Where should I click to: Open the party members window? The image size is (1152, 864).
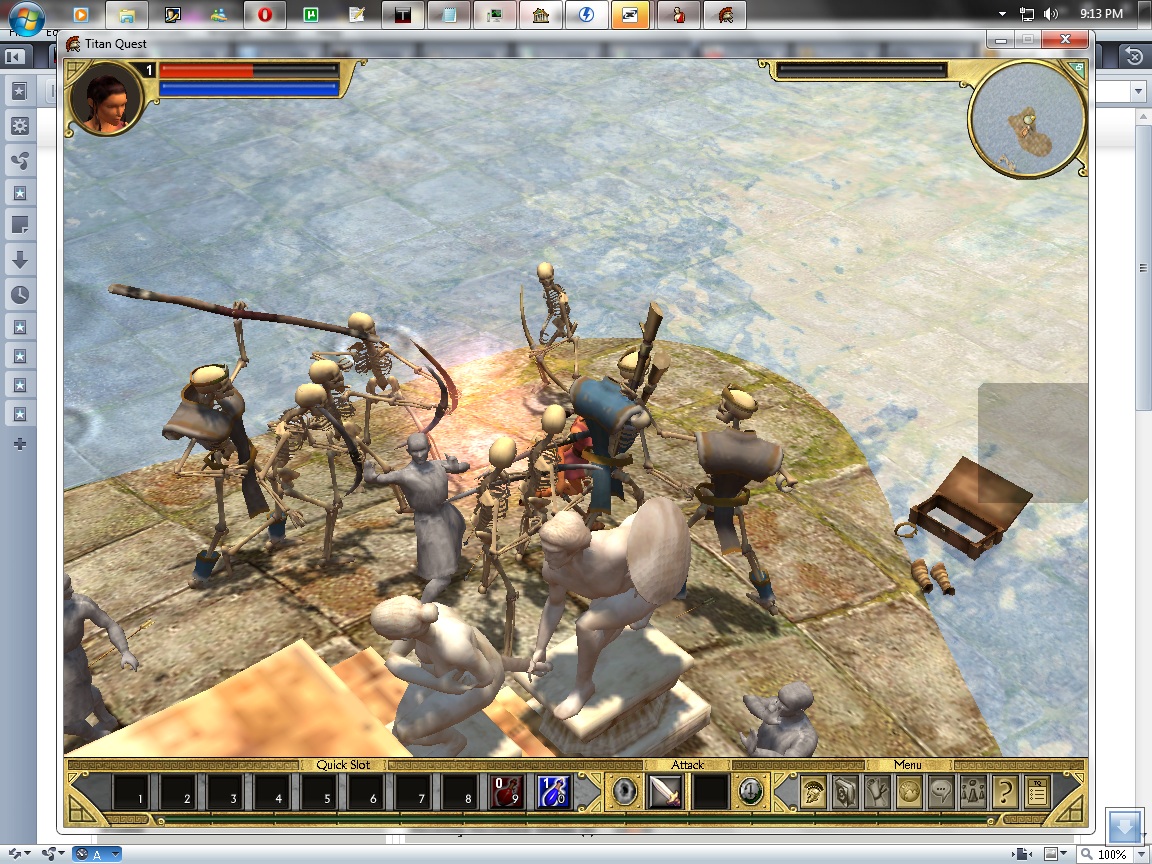[973, 793]
